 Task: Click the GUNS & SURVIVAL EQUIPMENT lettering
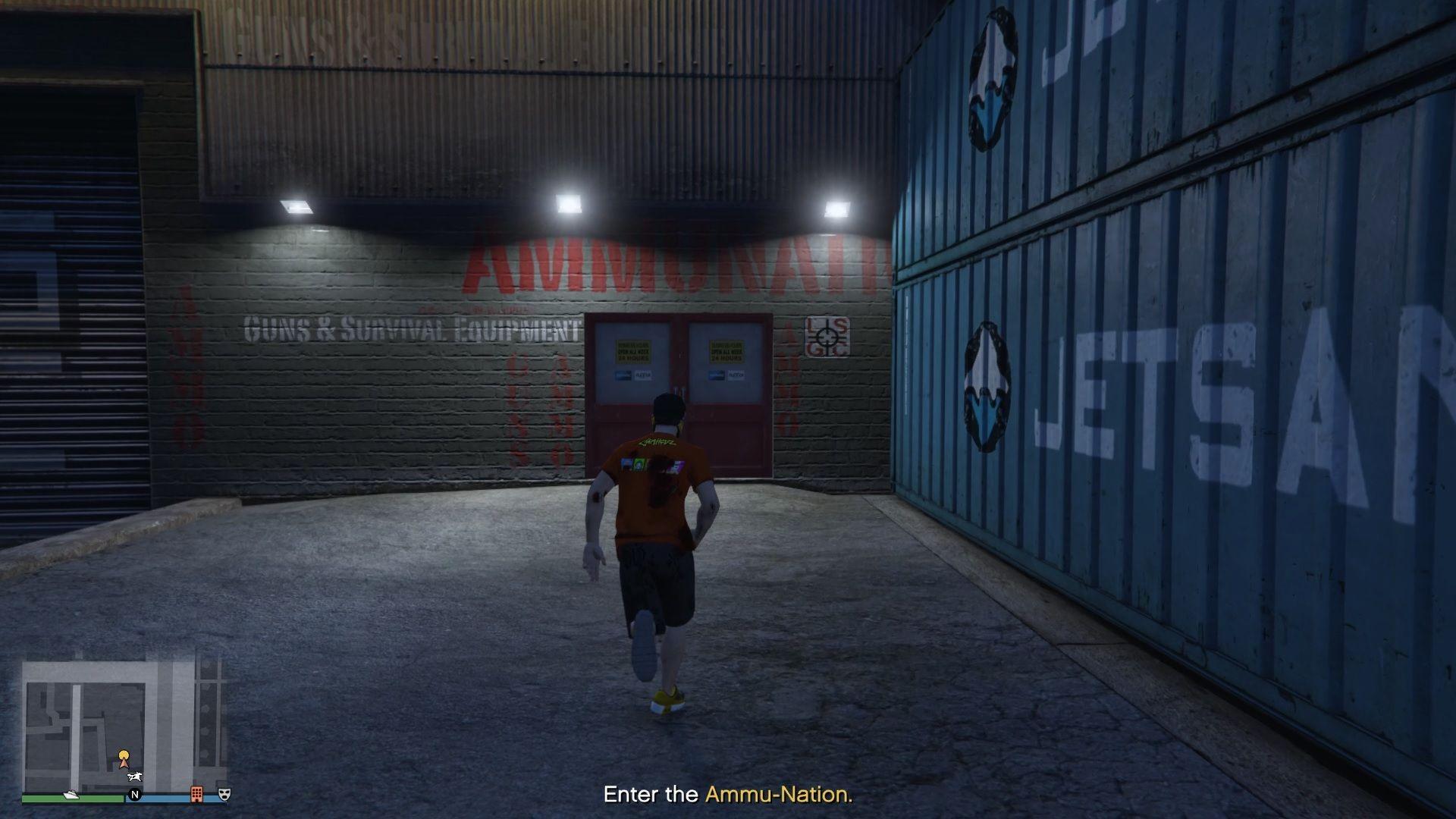tap(409, 331)
